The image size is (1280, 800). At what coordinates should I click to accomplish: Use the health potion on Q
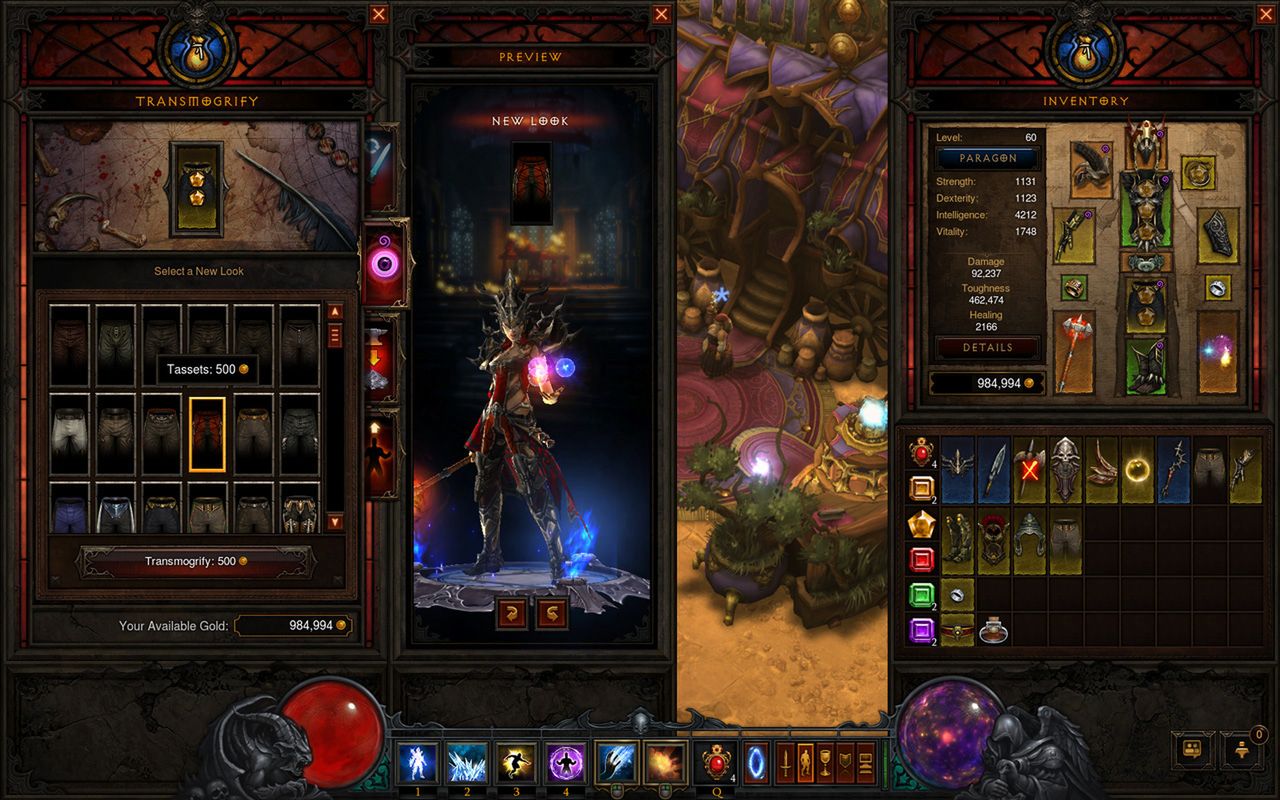click(x=715, y=763)
